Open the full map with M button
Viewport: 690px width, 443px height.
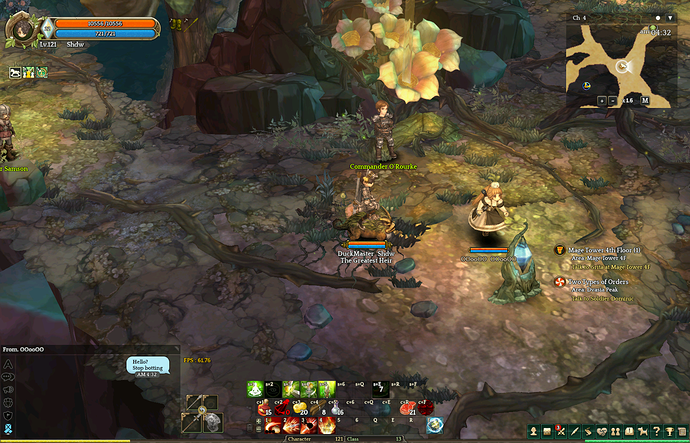pos(646,101)
